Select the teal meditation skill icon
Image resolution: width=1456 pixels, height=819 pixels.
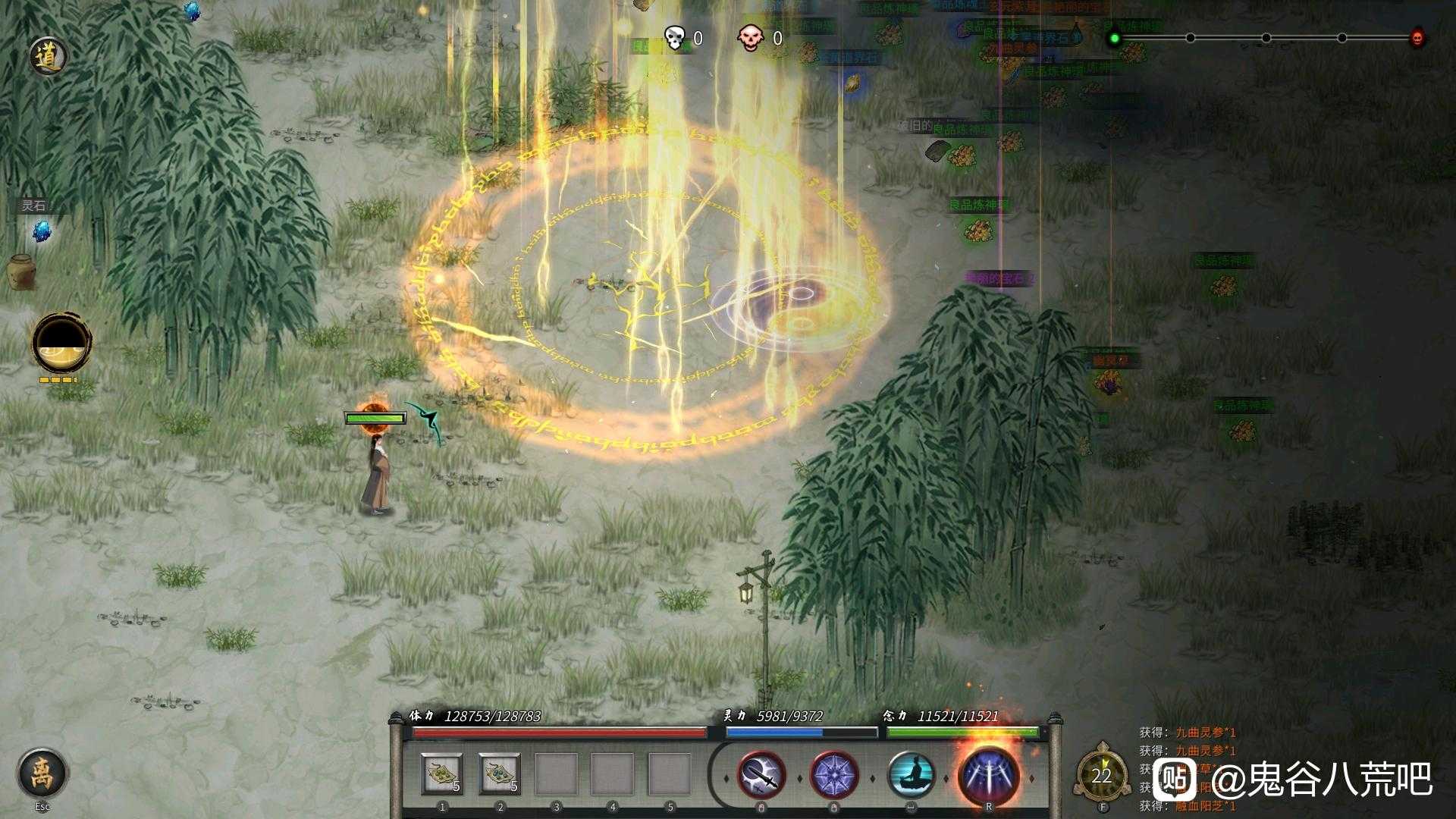coord(913,775)
